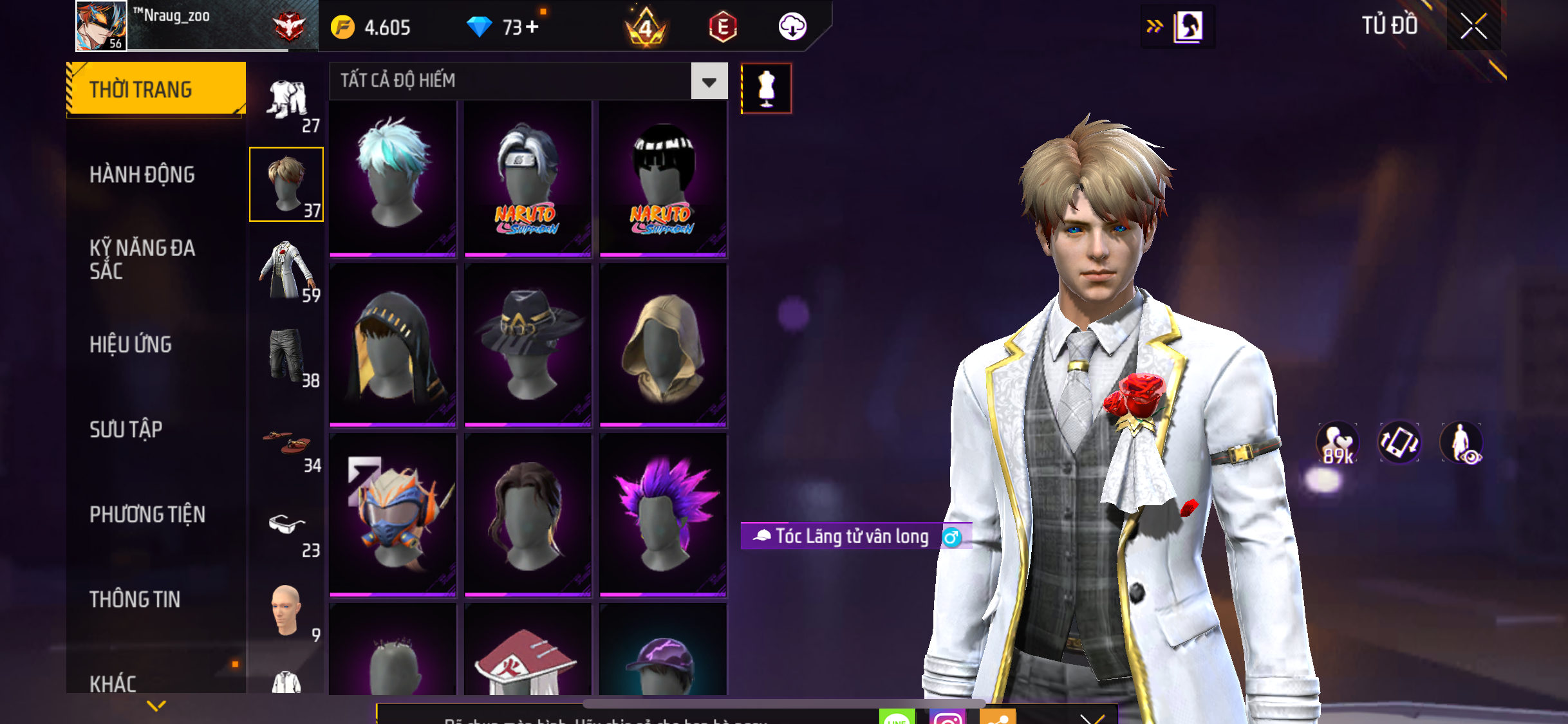The height and width of the screenshot is (724, 1568).
Task: Choose the sandals footwear category
Action: (x=286, y=444)
